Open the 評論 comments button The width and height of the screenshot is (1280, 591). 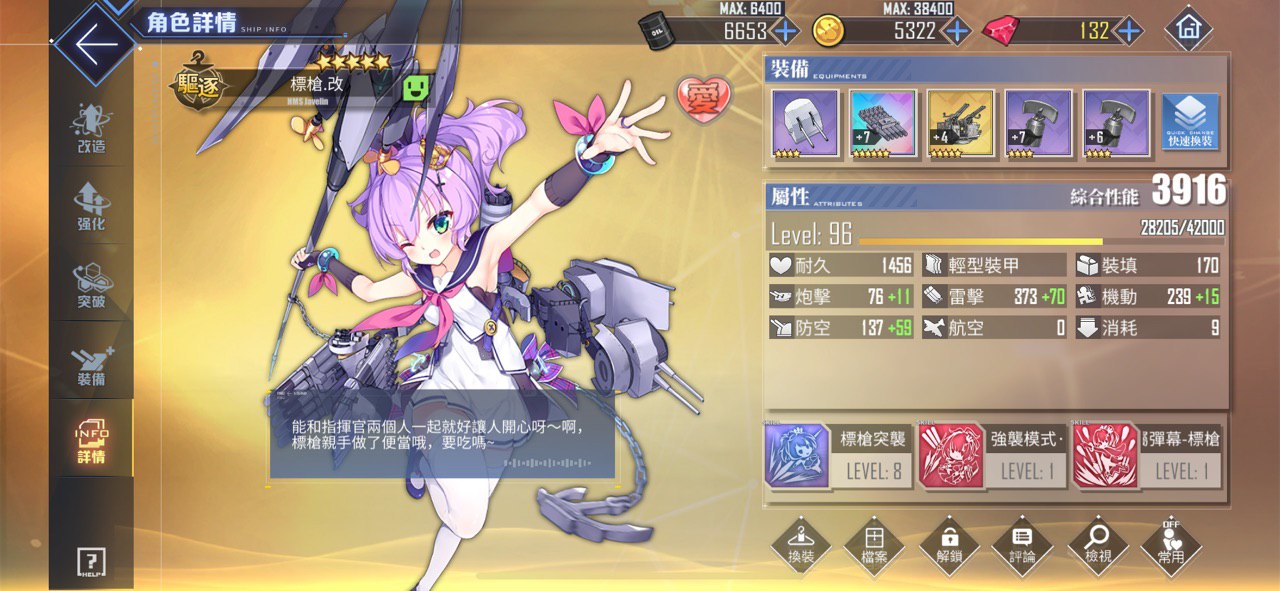[x=1022, y=545]
